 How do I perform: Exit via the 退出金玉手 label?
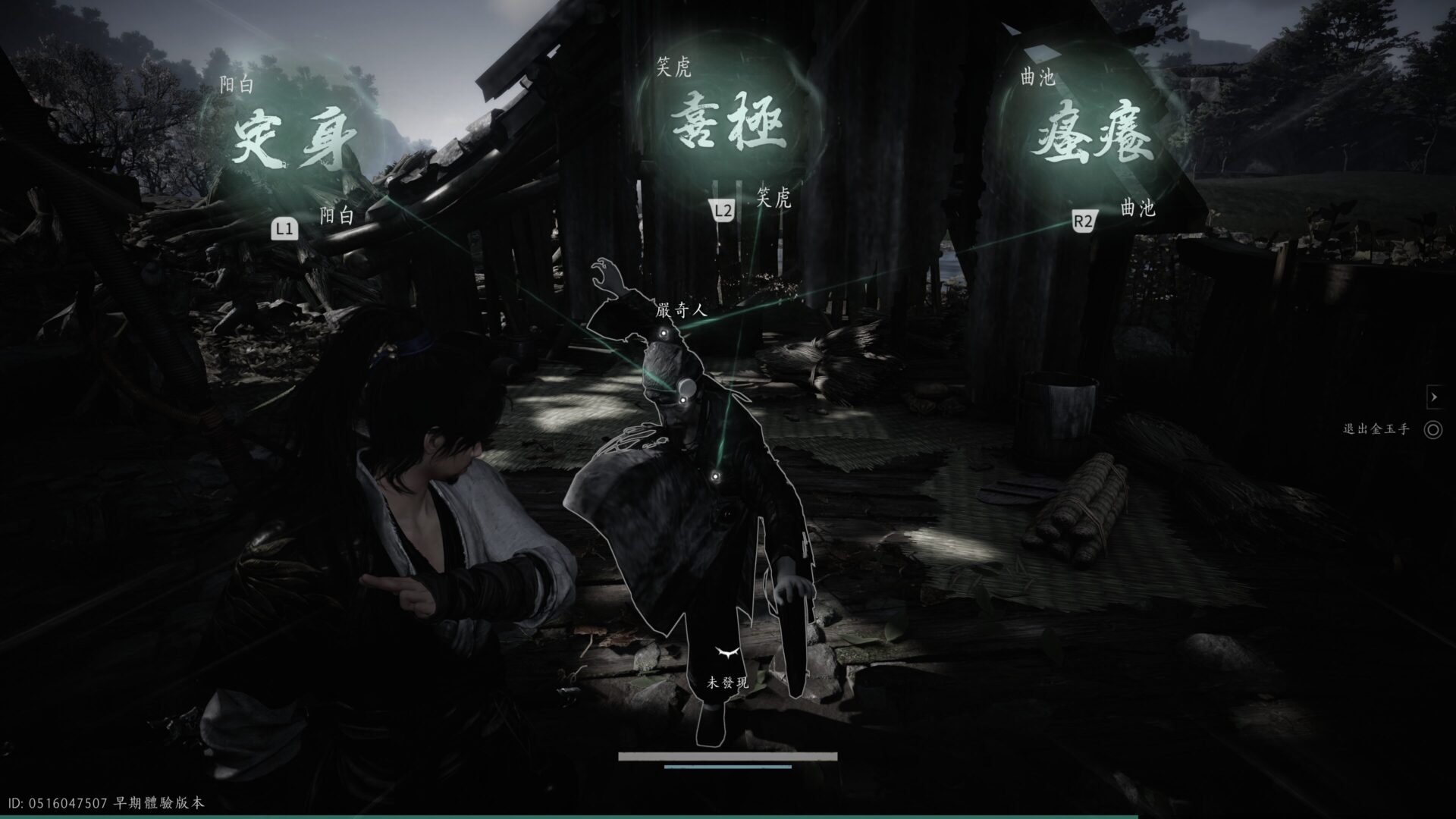tap(1376, 430)
